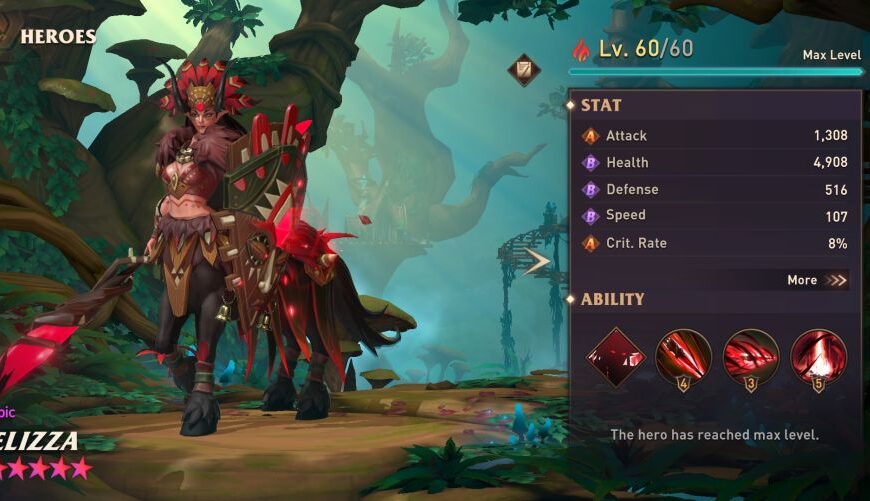View the level 3 red slash ability

pyautogui.click(x=751, y=356)
